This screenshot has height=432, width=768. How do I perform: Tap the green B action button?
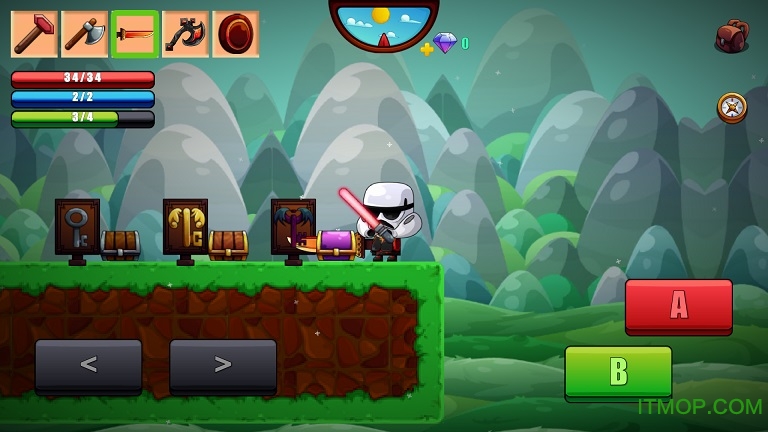point(618,372)
